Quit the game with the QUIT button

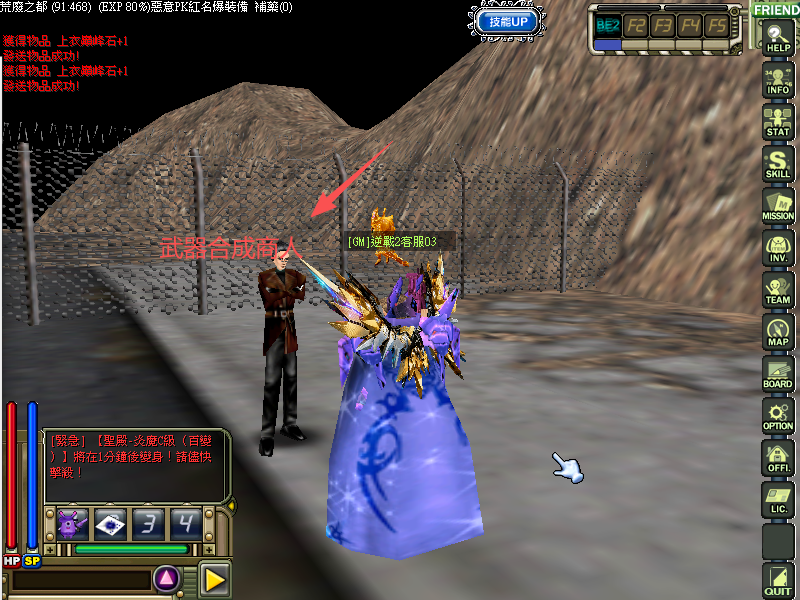(x=778, y=582)
